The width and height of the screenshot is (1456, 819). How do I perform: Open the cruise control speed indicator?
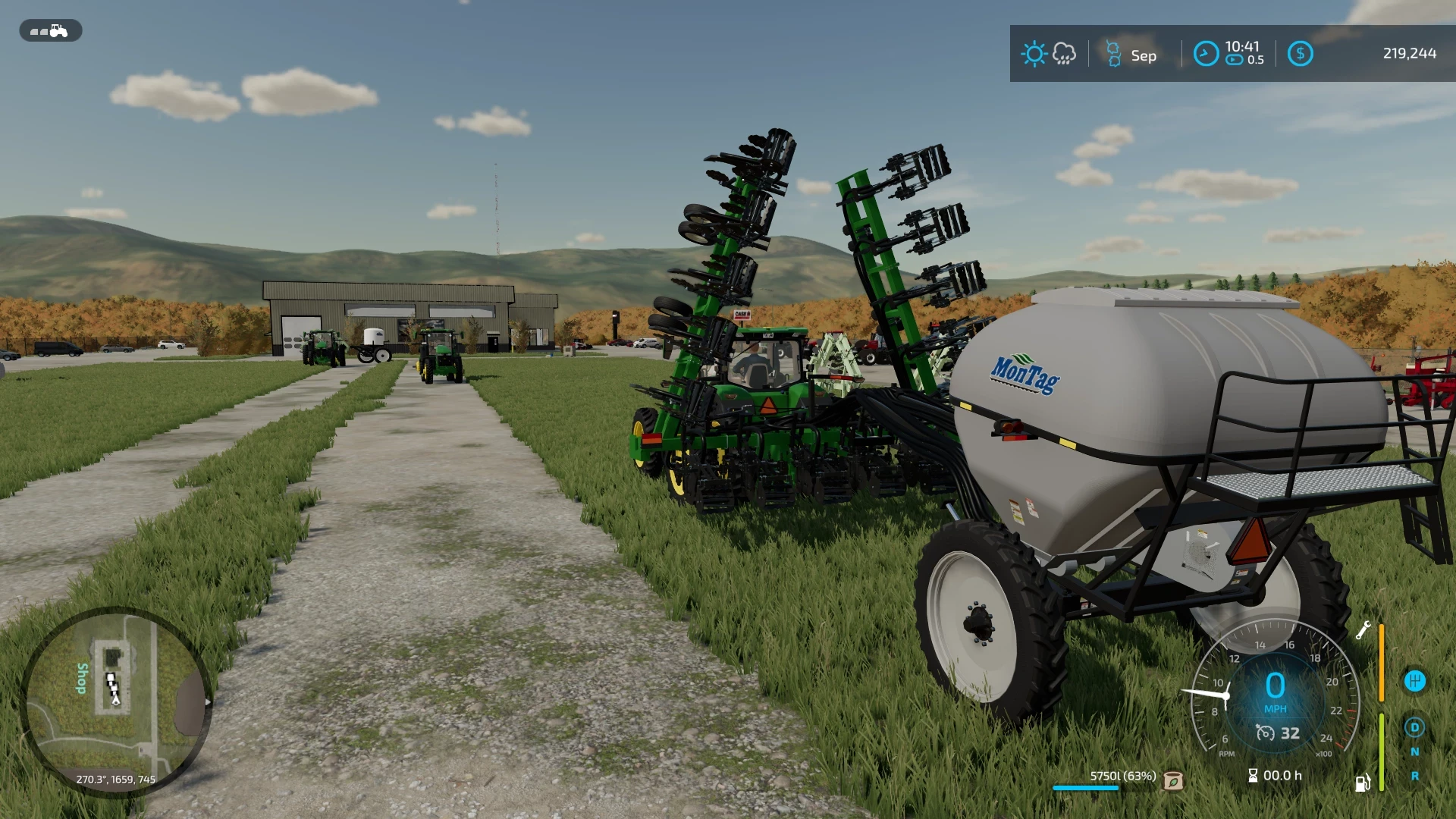tap(1274, 734)
